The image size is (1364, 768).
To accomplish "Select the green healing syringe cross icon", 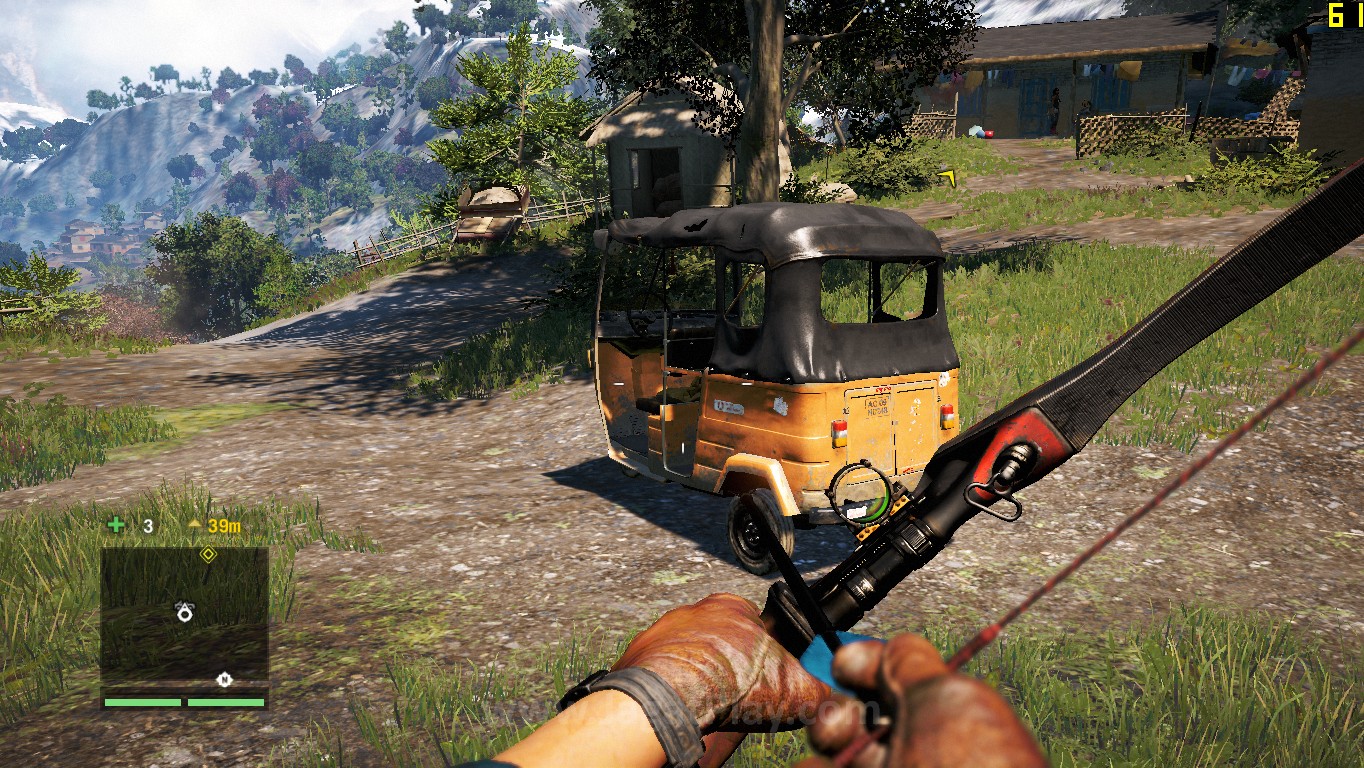I will [116, 525].
